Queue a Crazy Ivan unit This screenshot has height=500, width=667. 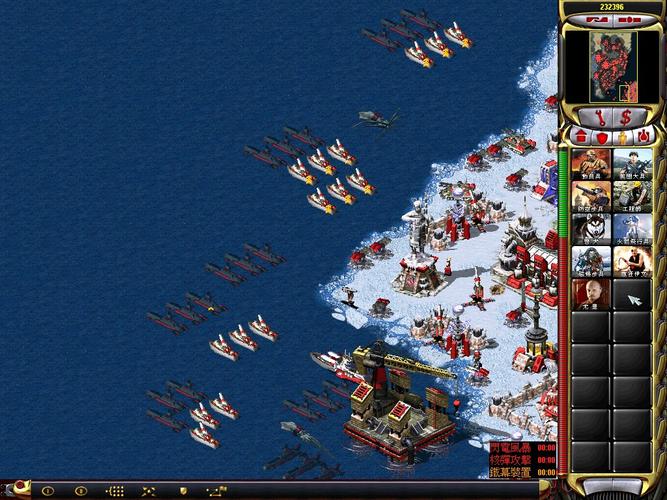pyautogui.click(x=632, y=261)
